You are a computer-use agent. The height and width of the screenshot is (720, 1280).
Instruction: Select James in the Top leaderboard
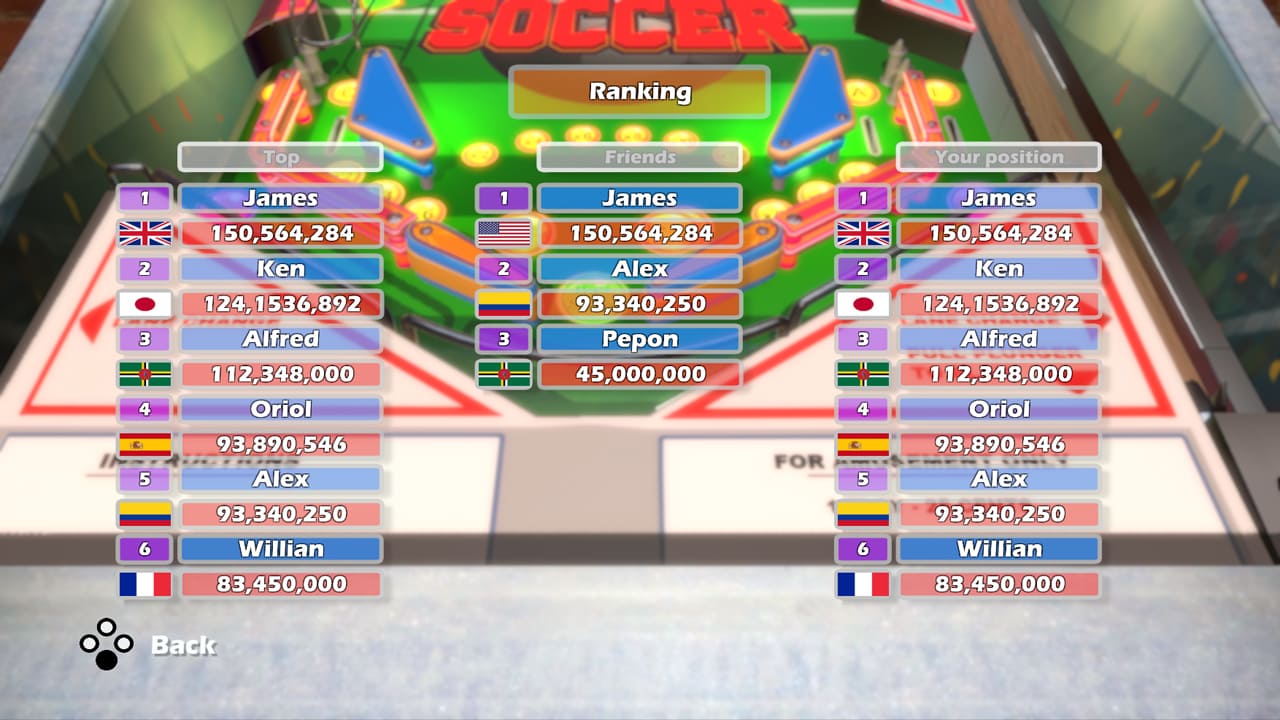tap(281, 197)
